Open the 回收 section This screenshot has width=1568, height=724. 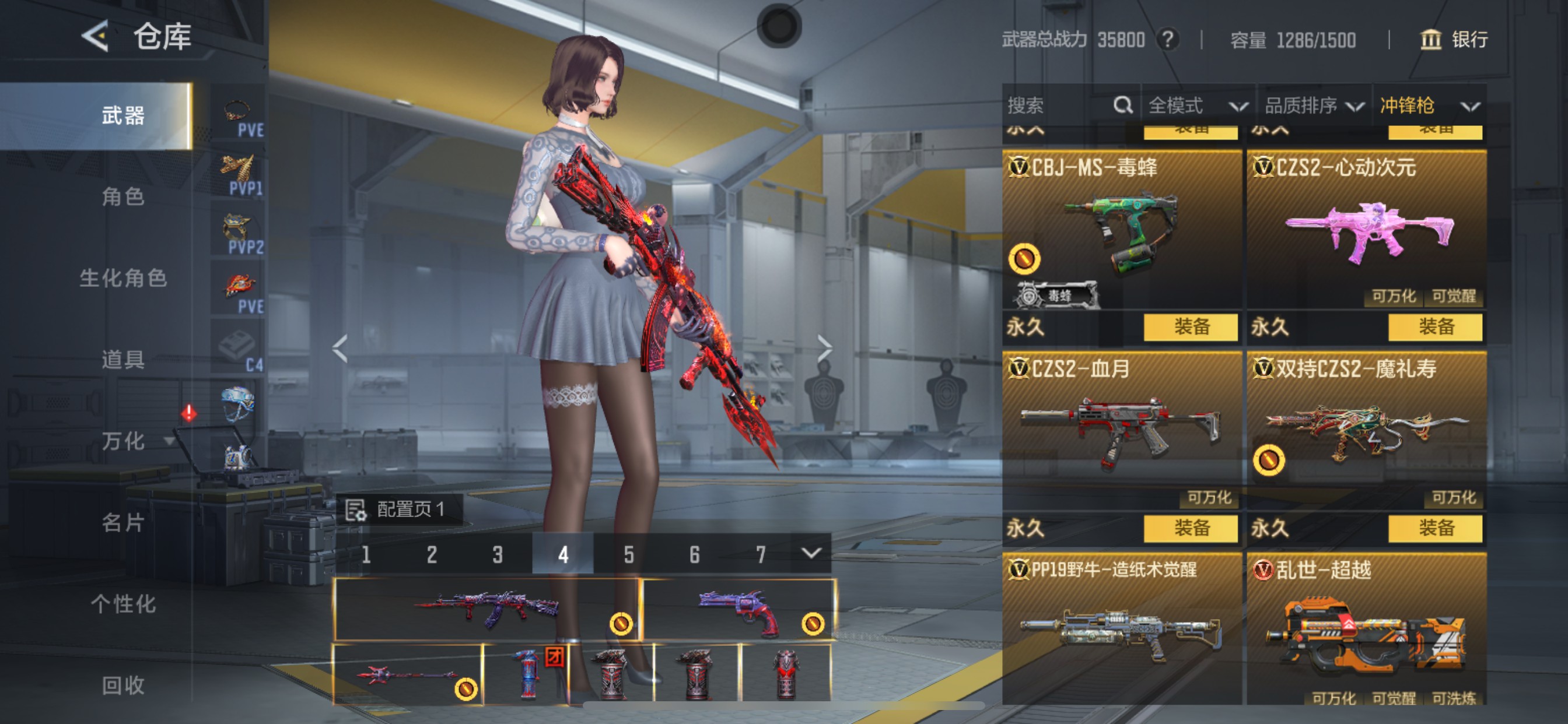(x=123, y=686)
